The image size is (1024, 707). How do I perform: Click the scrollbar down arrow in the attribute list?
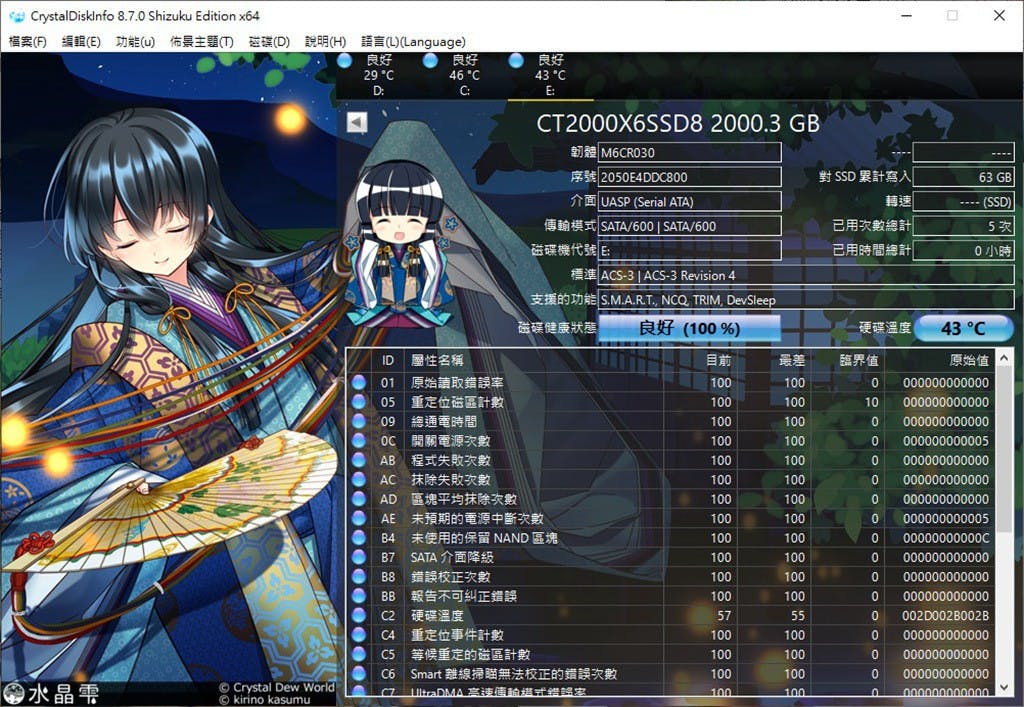click(x=1005, y=688)
